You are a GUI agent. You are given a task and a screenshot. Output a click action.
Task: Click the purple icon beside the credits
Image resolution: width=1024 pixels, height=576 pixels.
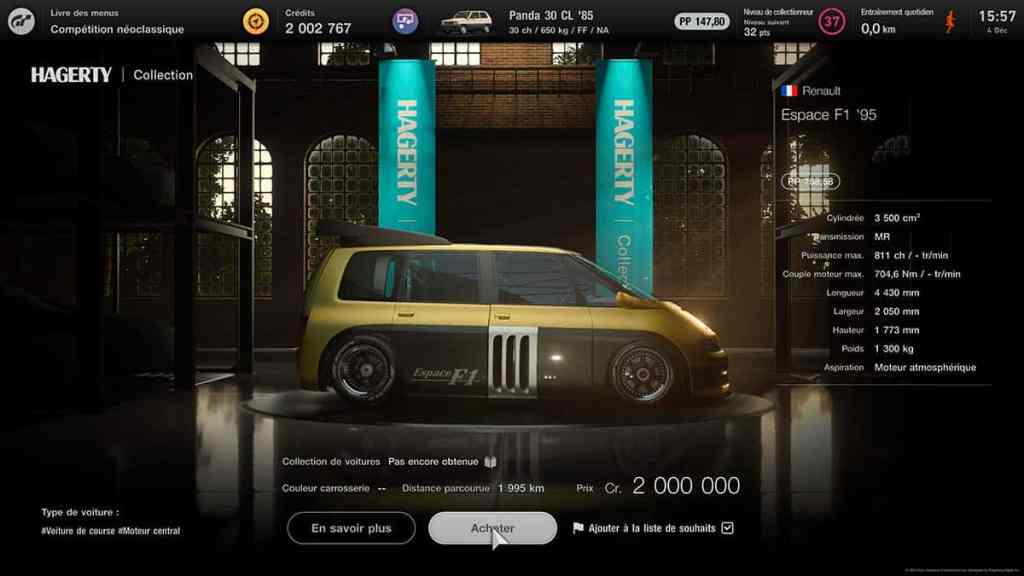point(405,21)
